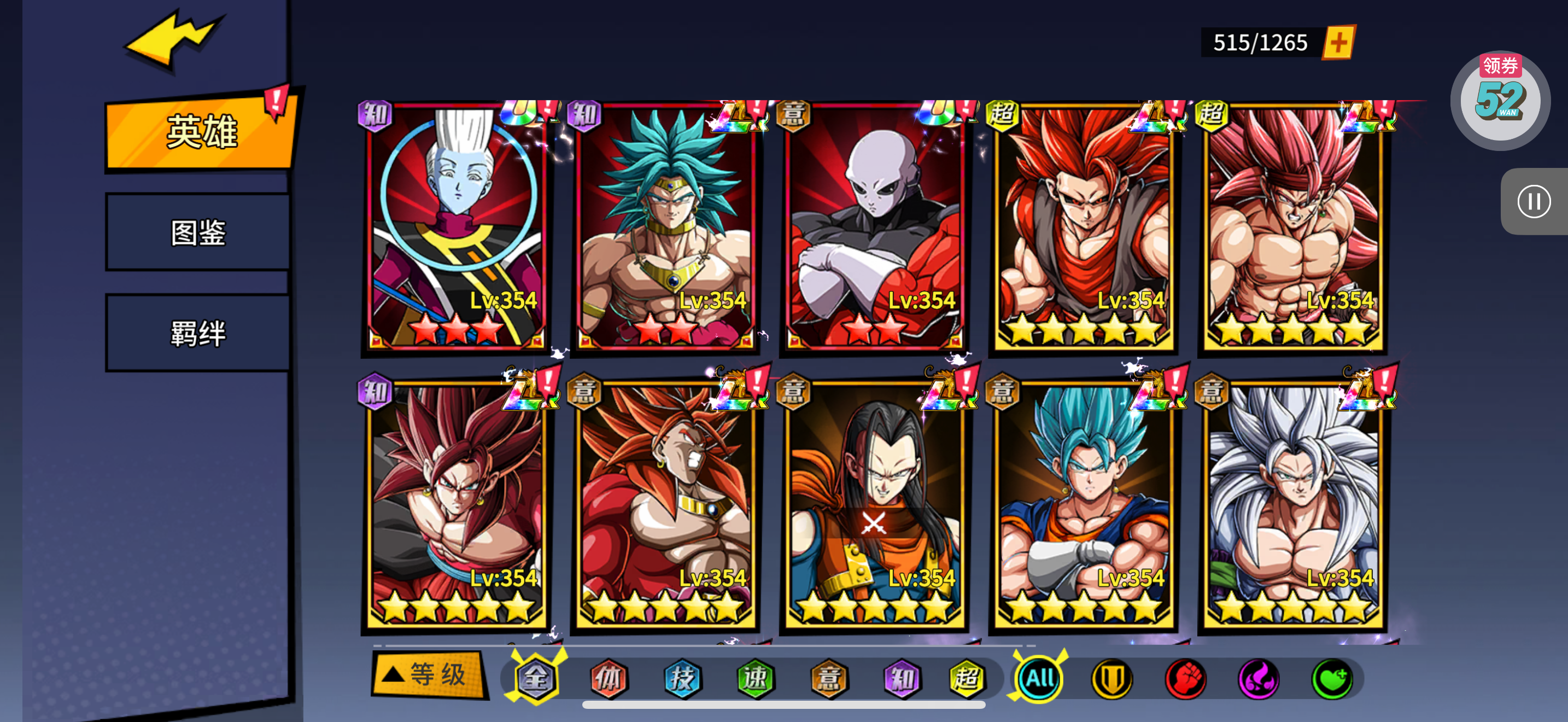Claim coupons from the 领券 52 badge
1568x722 pixels.
[x=1500, y=98]
